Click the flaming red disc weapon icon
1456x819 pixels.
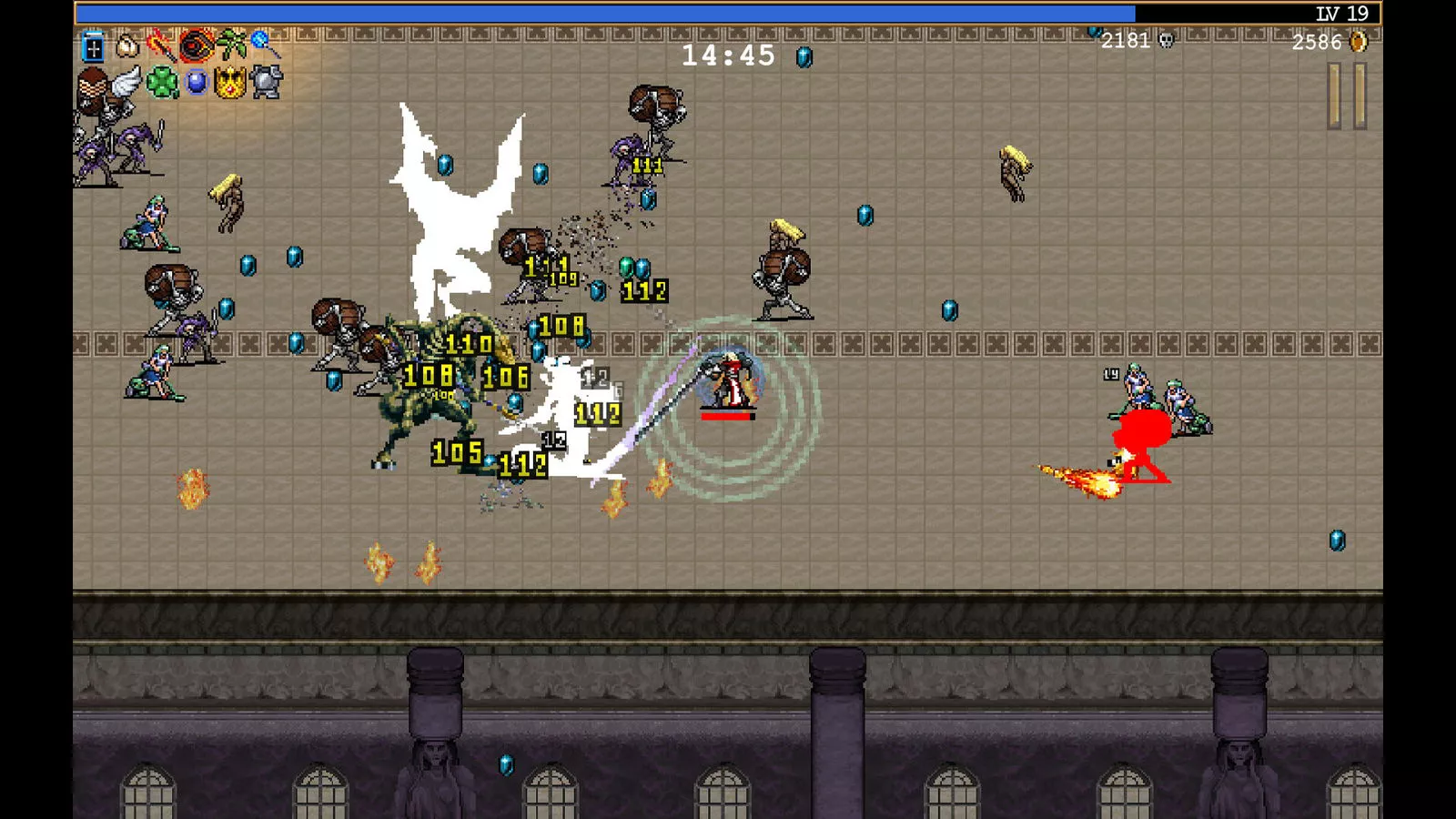pyautogui.click(x=196, y=44)
